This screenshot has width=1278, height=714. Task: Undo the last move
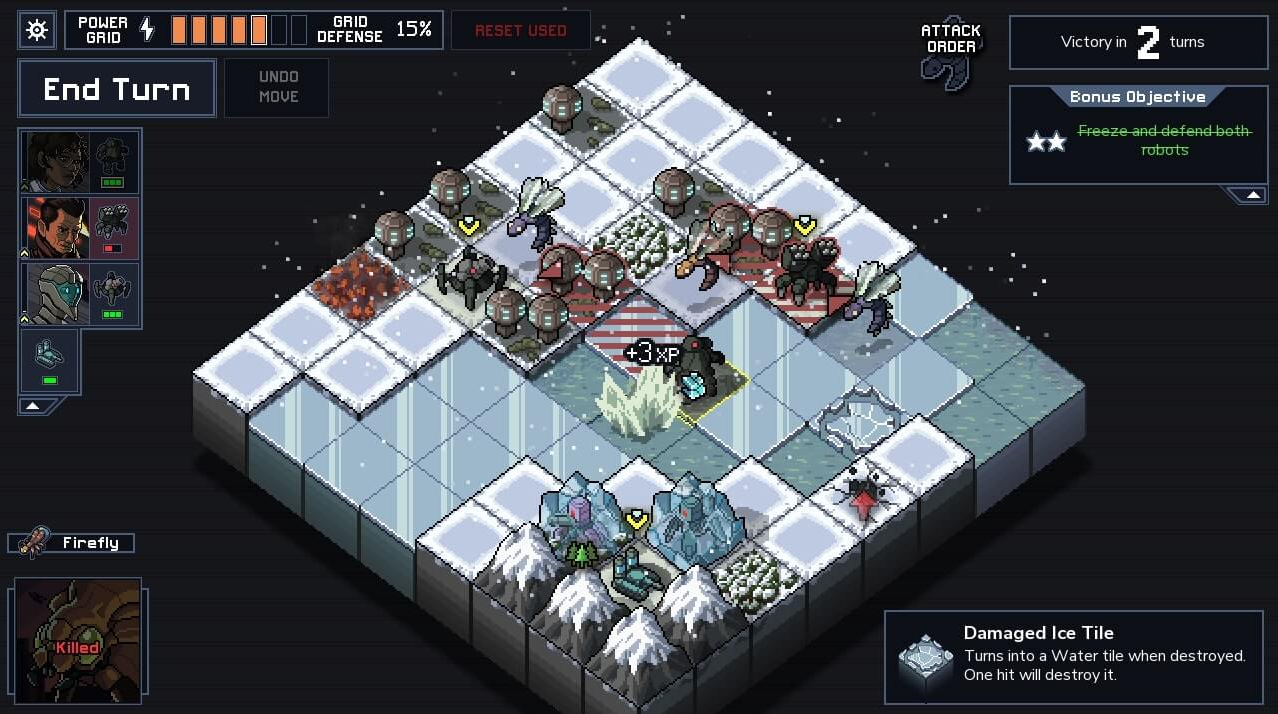coord(277,87)
